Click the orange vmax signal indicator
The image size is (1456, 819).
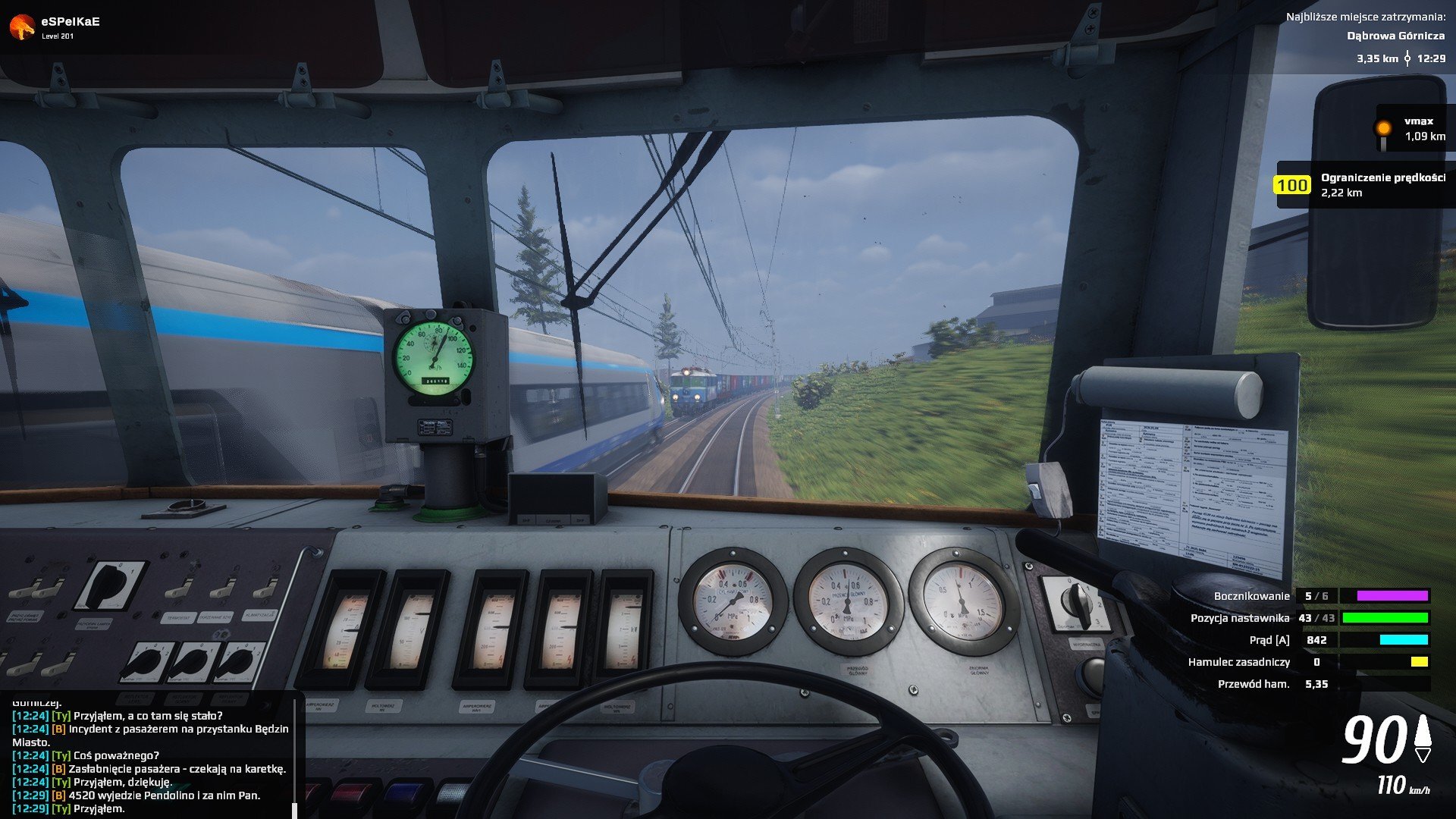[x=1384, y=129]
